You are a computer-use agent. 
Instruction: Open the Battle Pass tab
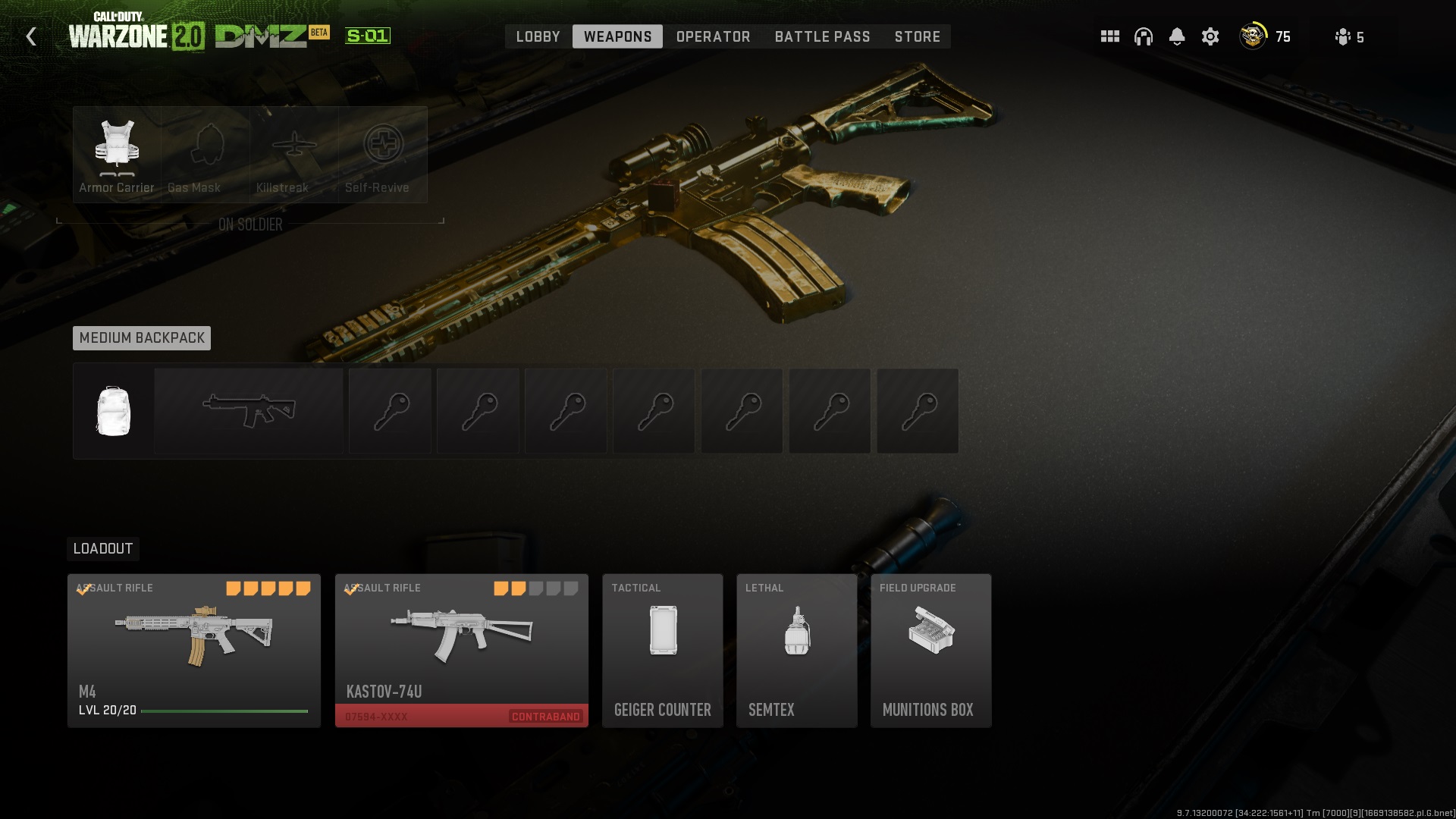821,36
